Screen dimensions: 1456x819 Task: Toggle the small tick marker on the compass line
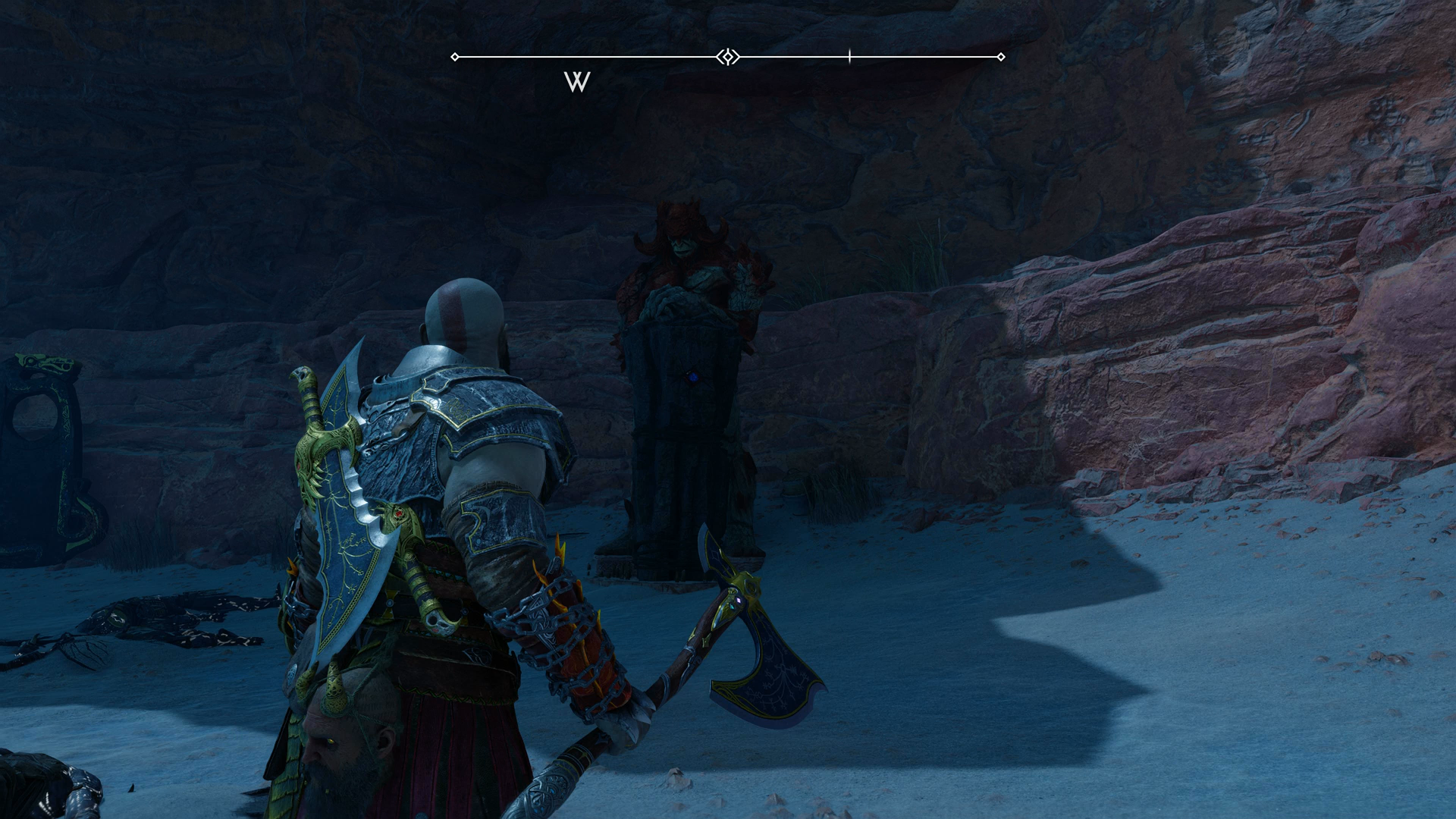tap(849, 55)
